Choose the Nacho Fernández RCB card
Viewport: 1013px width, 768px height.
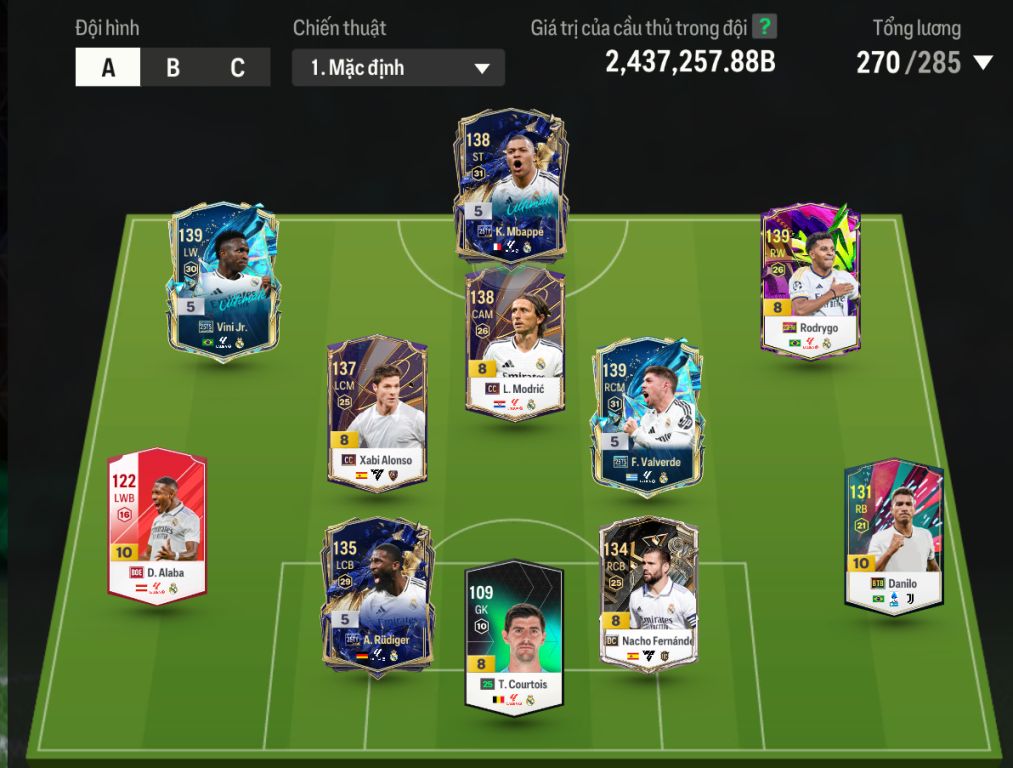[x=648, y=590]
